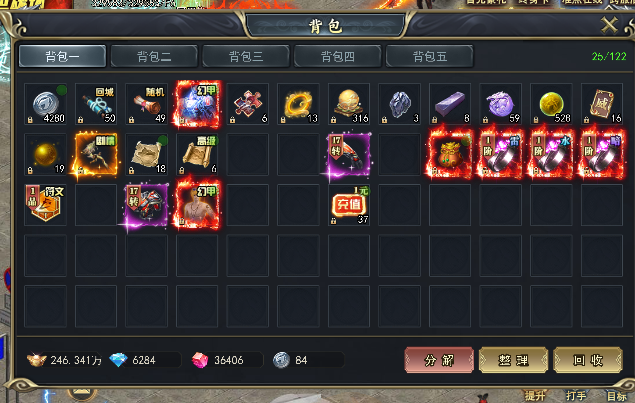Open the 背包三 bag tab
Viewport: 635px width, 403px height.
pyautogui.click(x=246, y=56)
